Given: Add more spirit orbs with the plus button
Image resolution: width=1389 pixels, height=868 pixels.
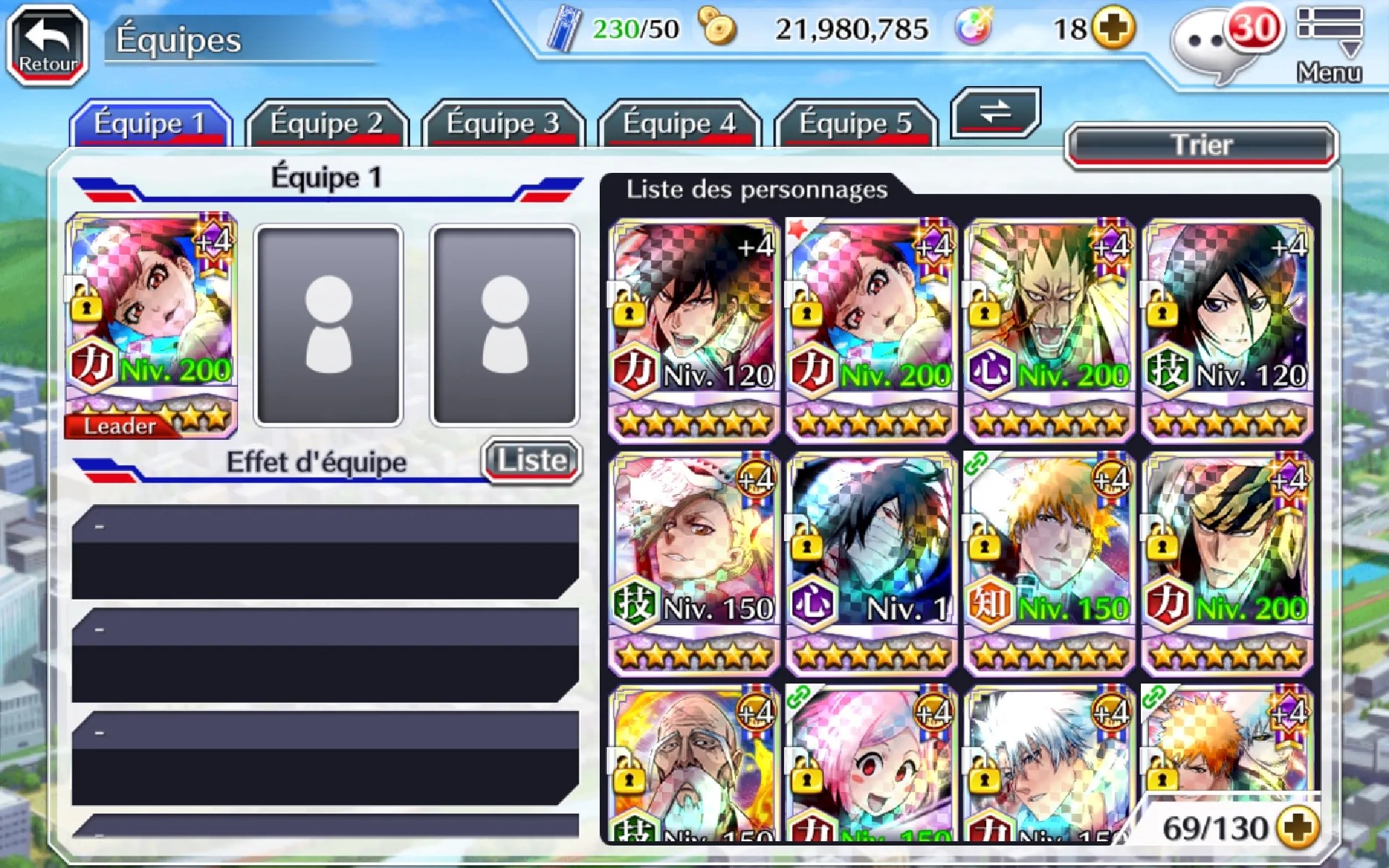Looking at the screenshot, I should [x=1113, y=29].
